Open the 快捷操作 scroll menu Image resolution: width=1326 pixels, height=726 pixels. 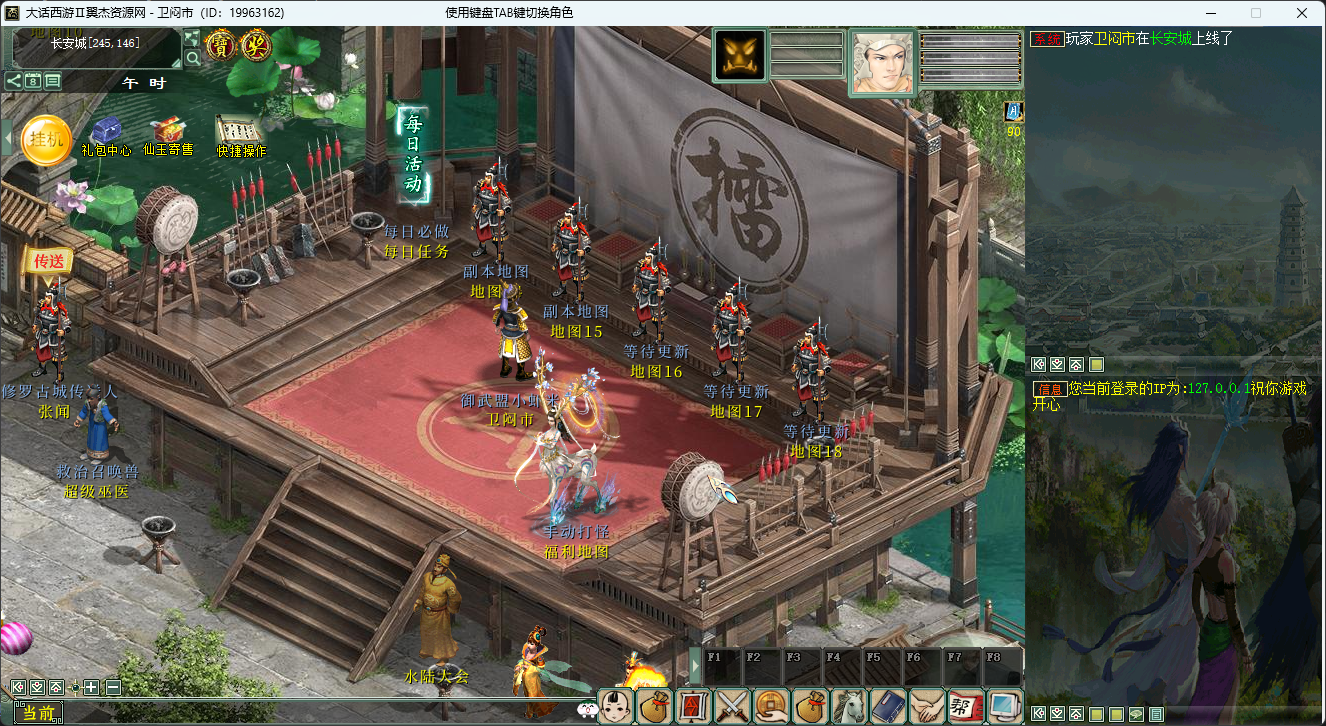click(x=240, y=134)
